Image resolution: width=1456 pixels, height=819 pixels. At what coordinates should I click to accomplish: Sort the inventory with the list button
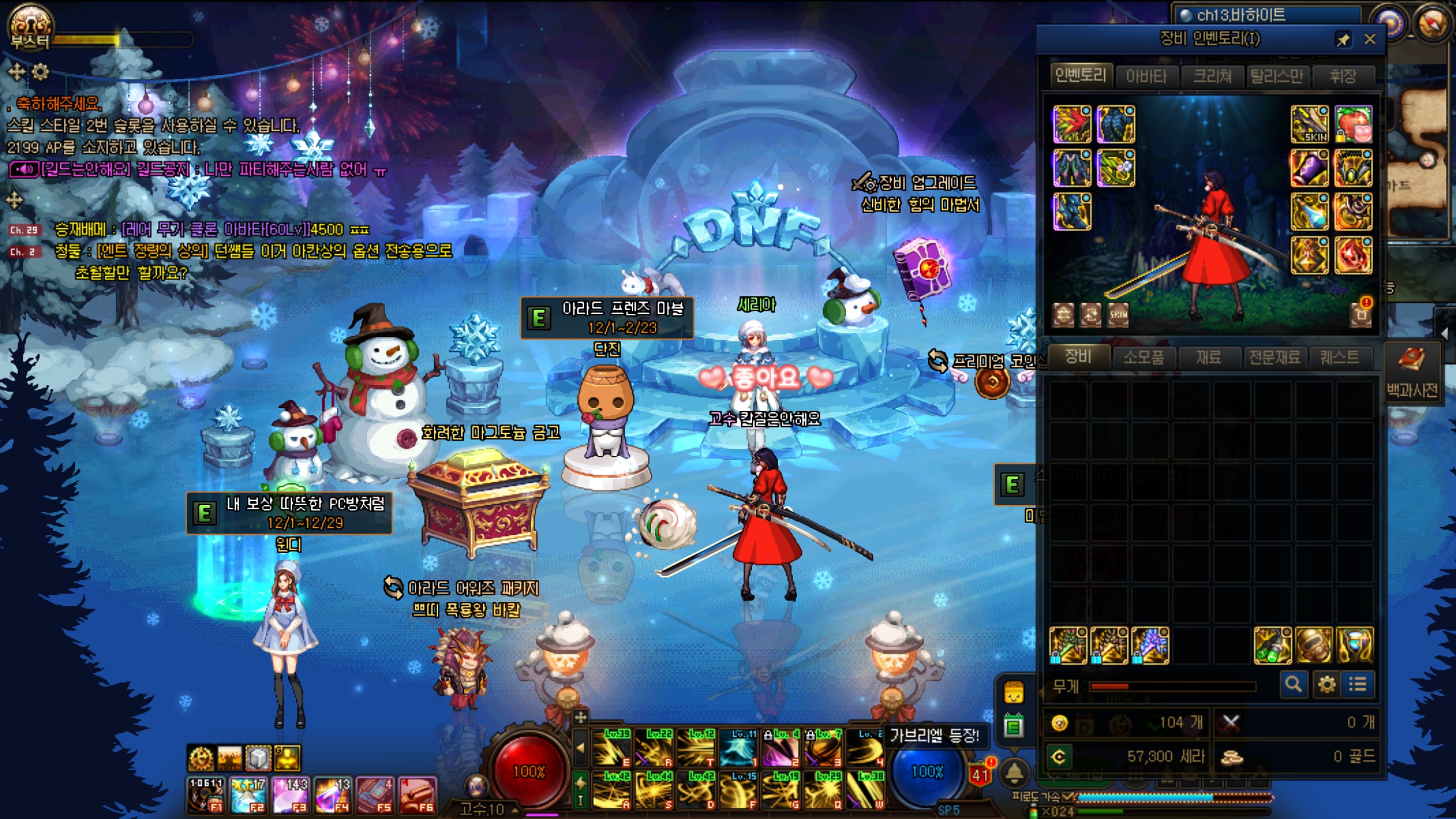1358,684
